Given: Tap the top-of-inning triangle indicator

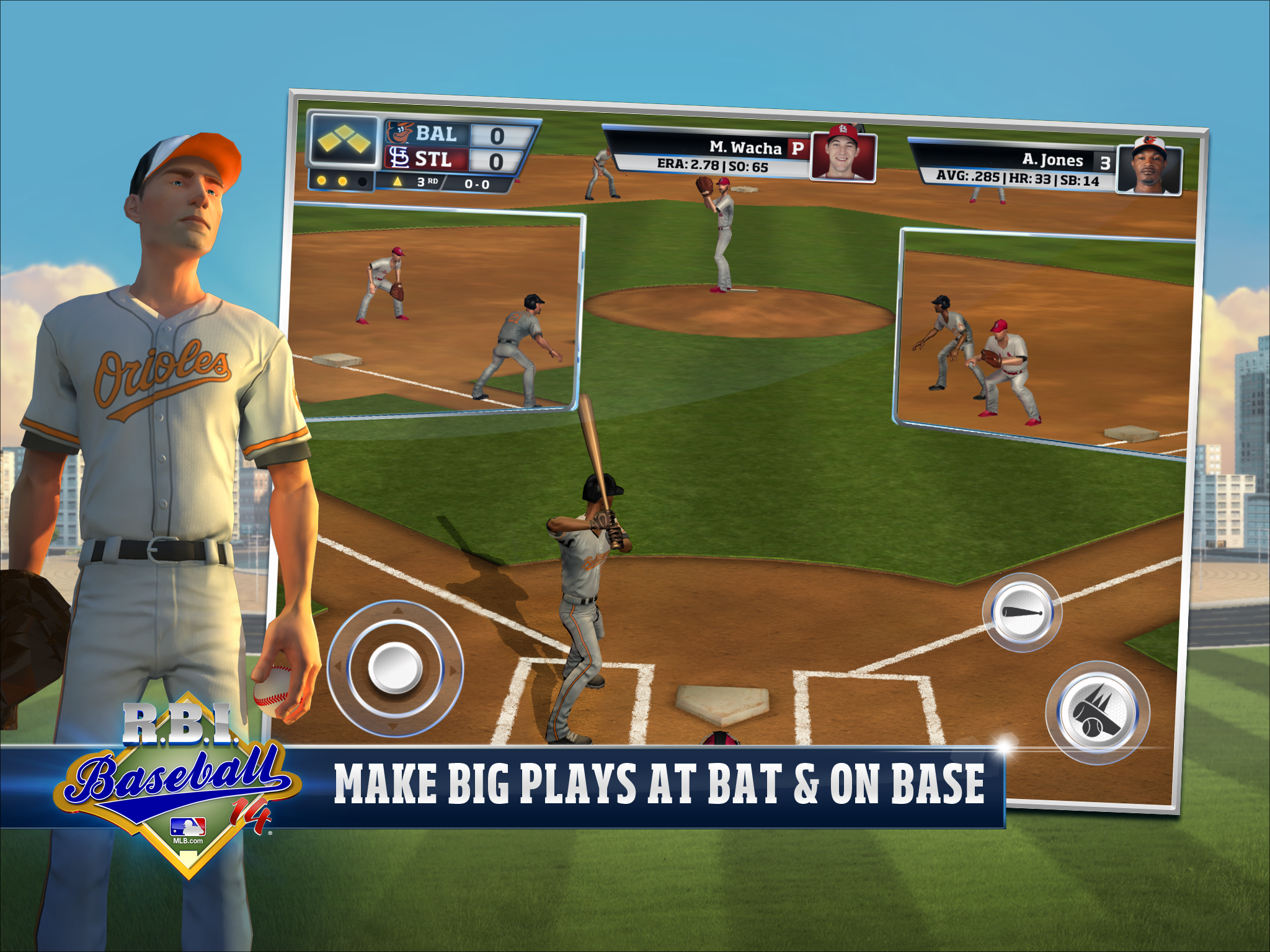Looking at the screenshot, I should [x=397, y=182].
